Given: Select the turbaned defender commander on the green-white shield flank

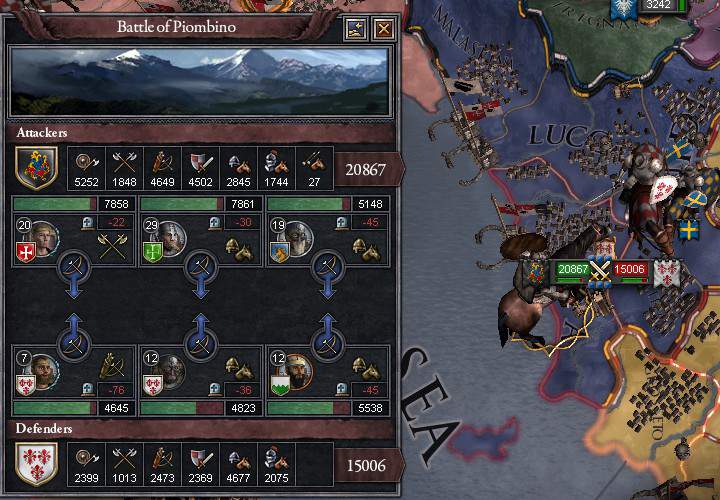Looking at the screenshot, I should pos(297,371).
